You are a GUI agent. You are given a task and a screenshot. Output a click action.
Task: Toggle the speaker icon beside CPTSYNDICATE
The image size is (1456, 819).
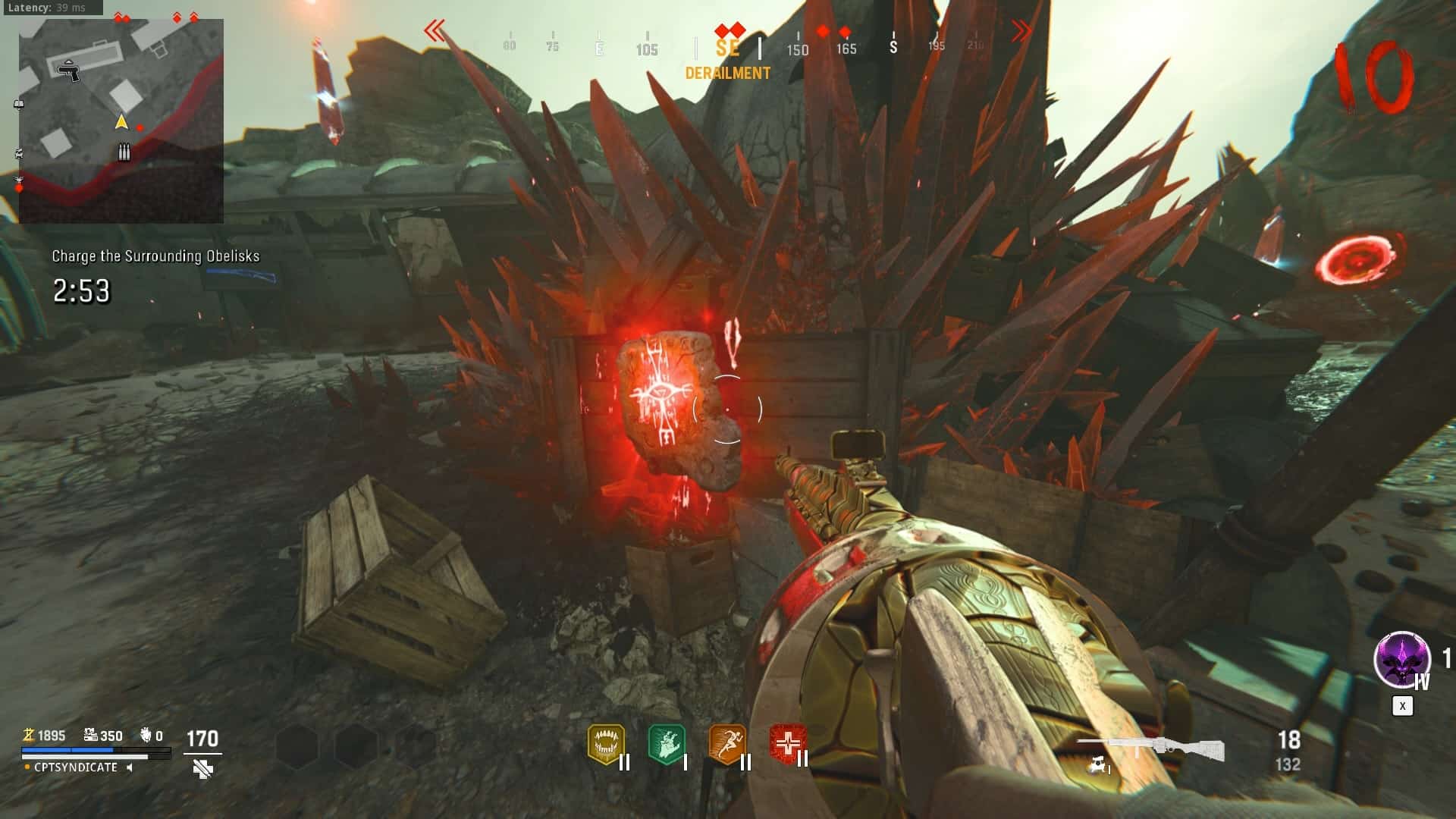(130, 767)
